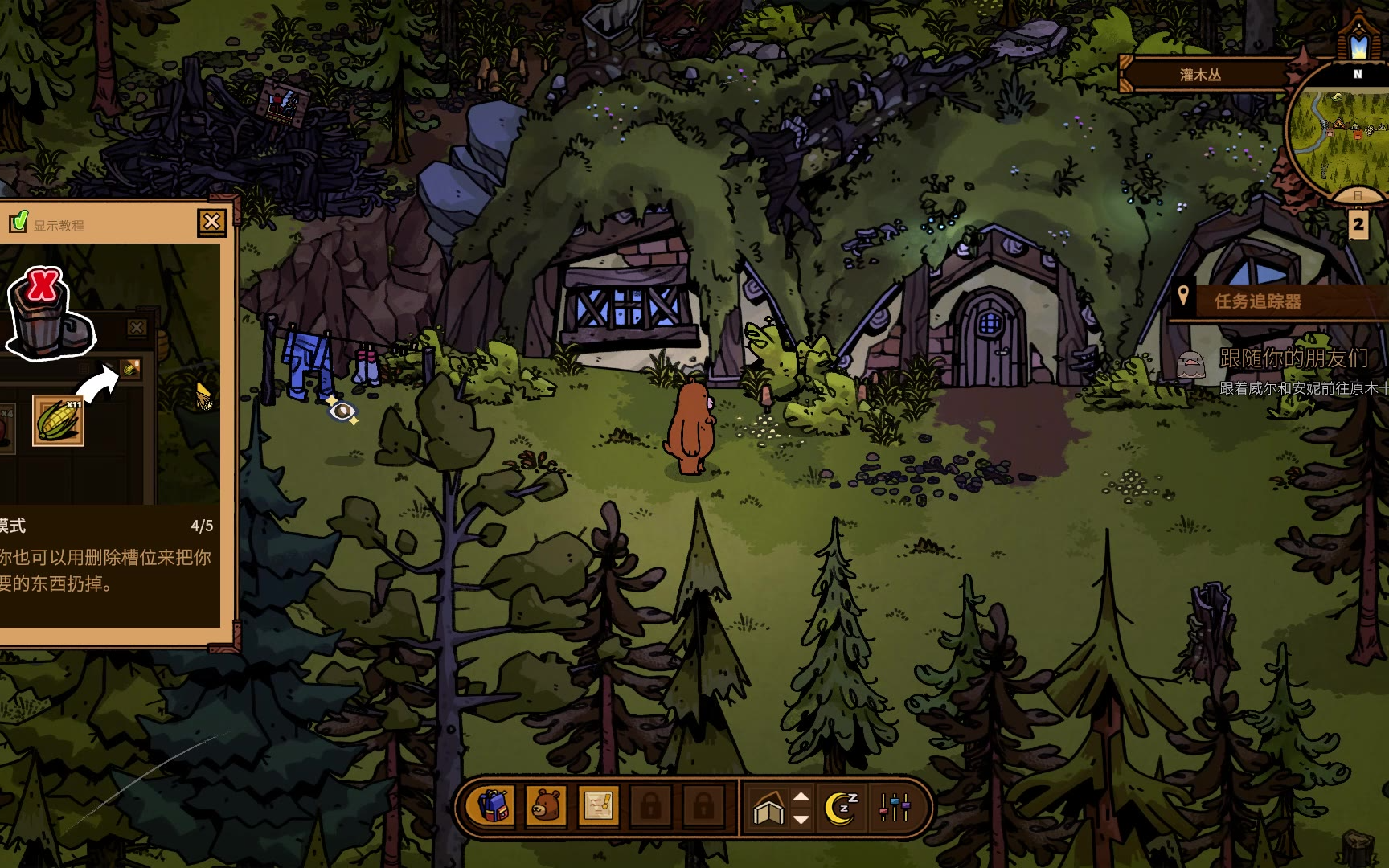
Task: Open the bear character menu
Action: [x=546, y=806]
